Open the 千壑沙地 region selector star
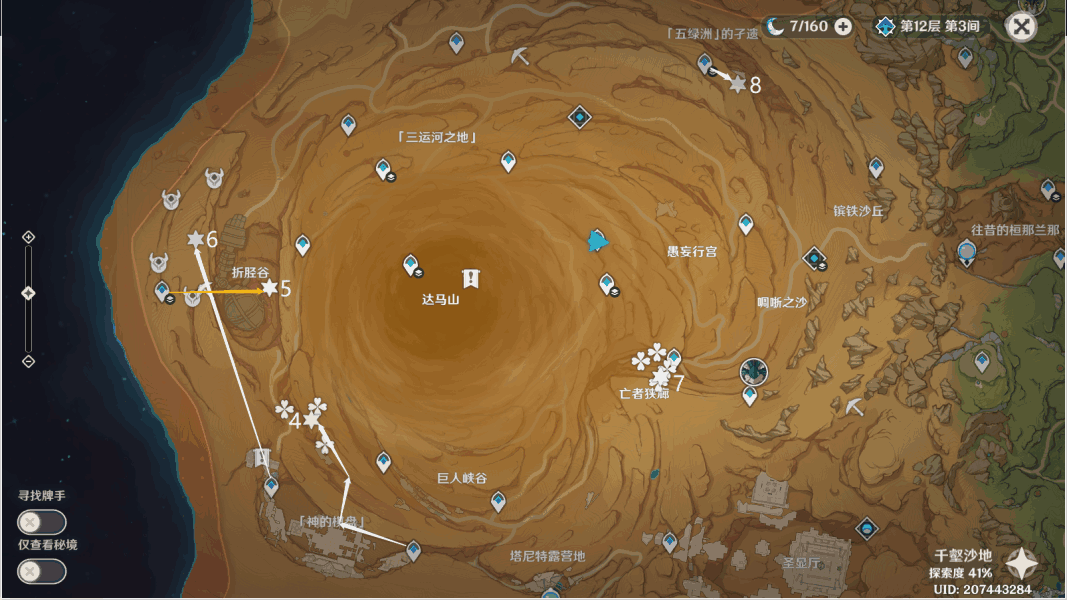Image resolution: width=1067 pixels, height=600 pixels. click(x=1021, y=564)
